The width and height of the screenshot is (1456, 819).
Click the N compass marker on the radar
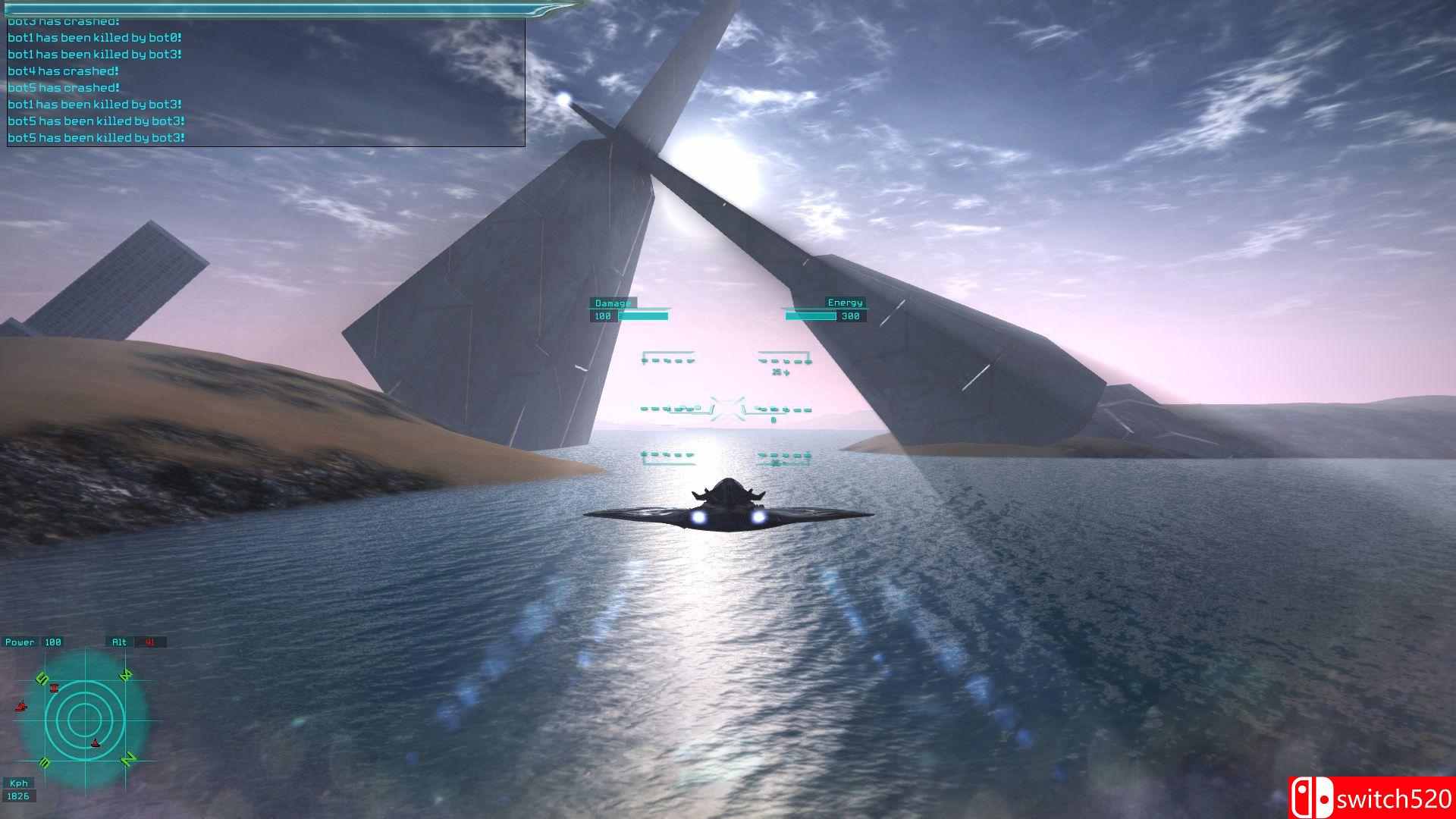pos(127,759)
